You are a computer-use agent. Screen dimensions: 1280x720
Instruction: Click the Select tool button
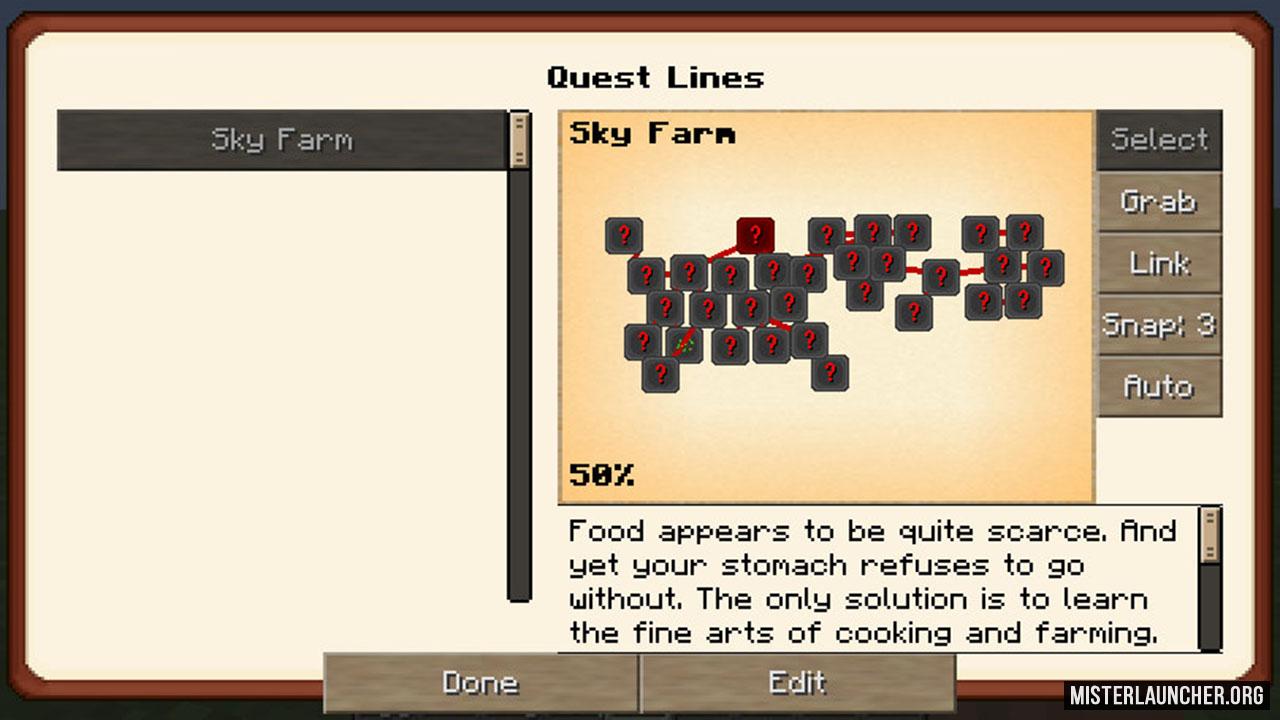[1159, 140]
